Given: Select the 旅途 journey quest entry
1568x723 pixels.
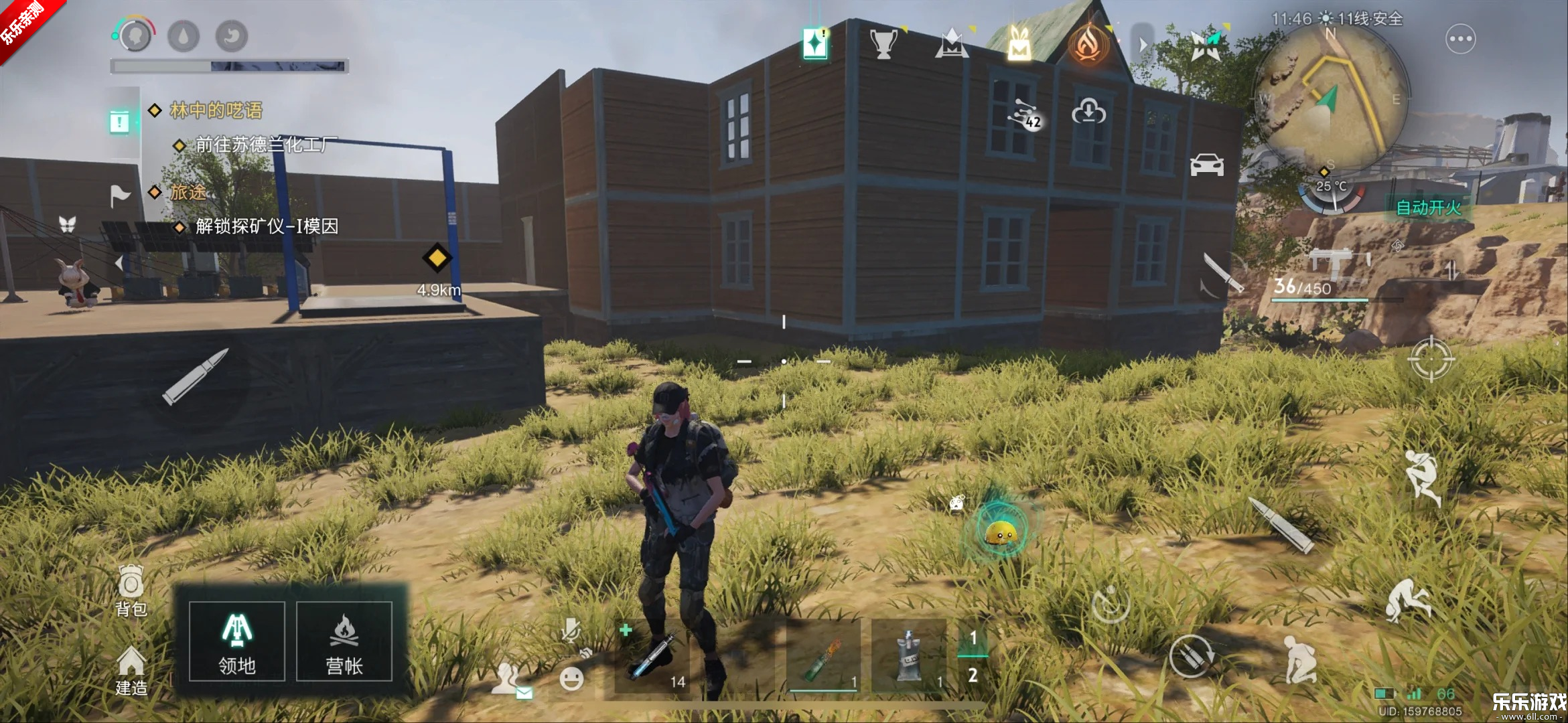Looking at the screenshot, I should click(x=188, y=193).
